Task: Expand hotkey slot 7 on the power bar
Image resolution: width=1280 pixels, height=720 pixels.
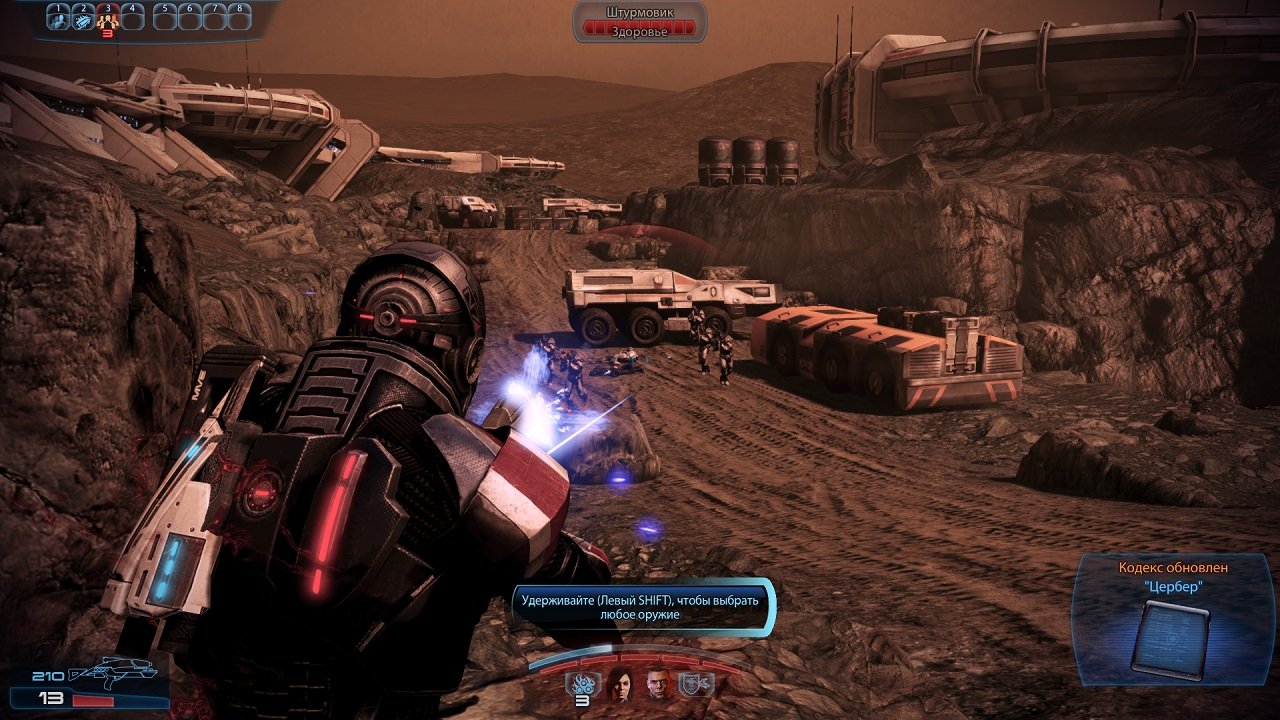Action: (214, 18)
